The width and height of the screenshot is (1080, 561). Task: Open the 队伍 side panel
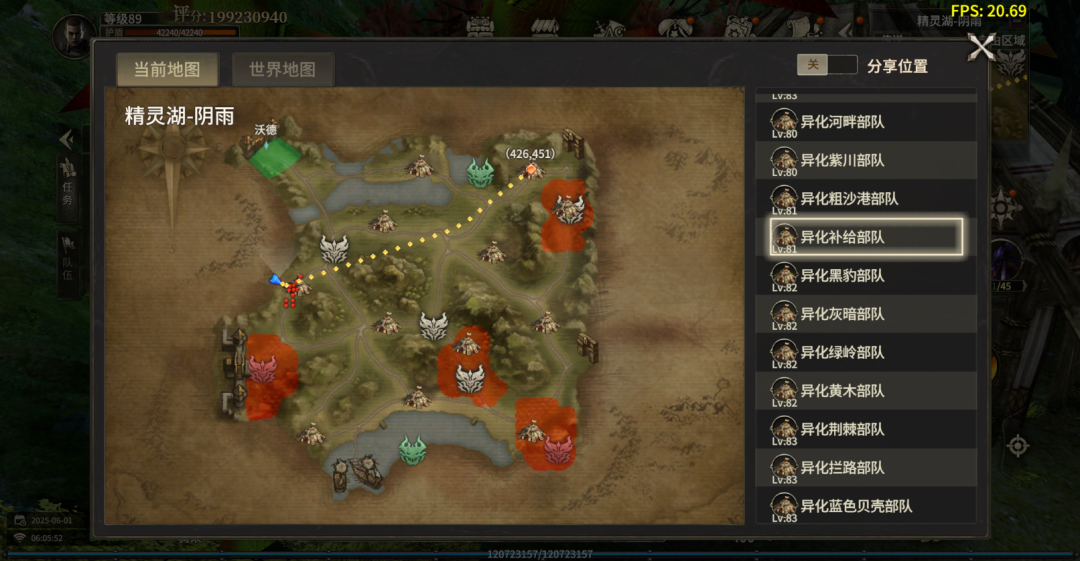click(x=68, y=262)
